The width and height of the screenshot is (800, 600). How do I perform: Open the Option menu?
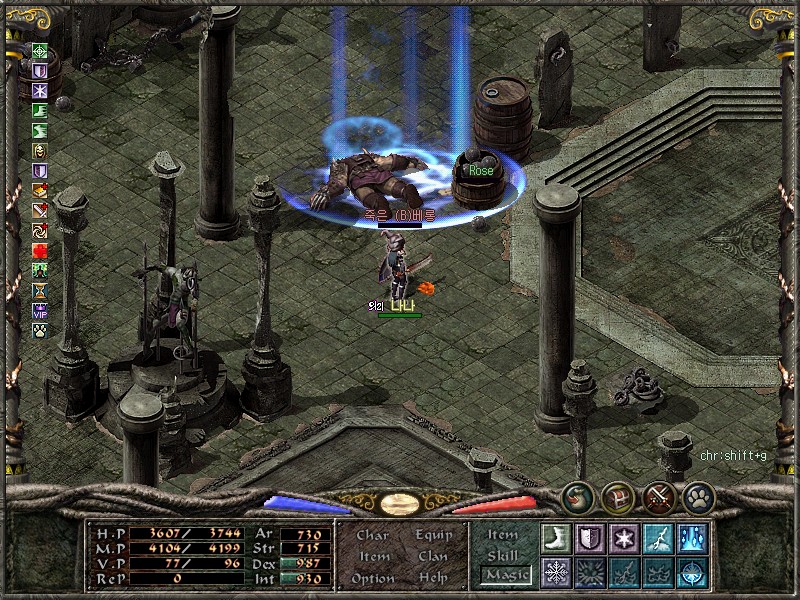tap(373, 578)
